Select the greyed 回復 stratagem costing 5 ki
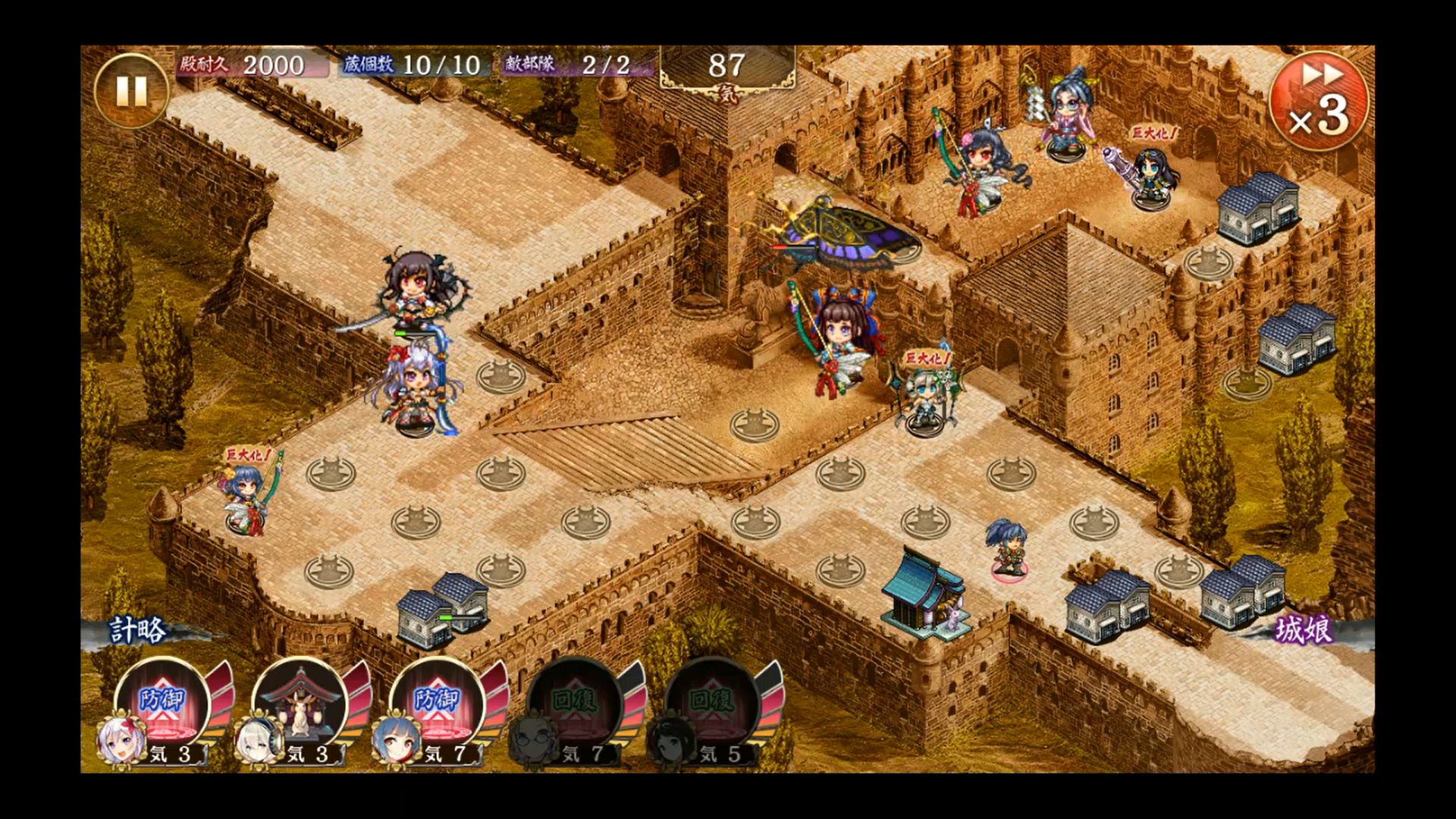 (x=711, y=704)
